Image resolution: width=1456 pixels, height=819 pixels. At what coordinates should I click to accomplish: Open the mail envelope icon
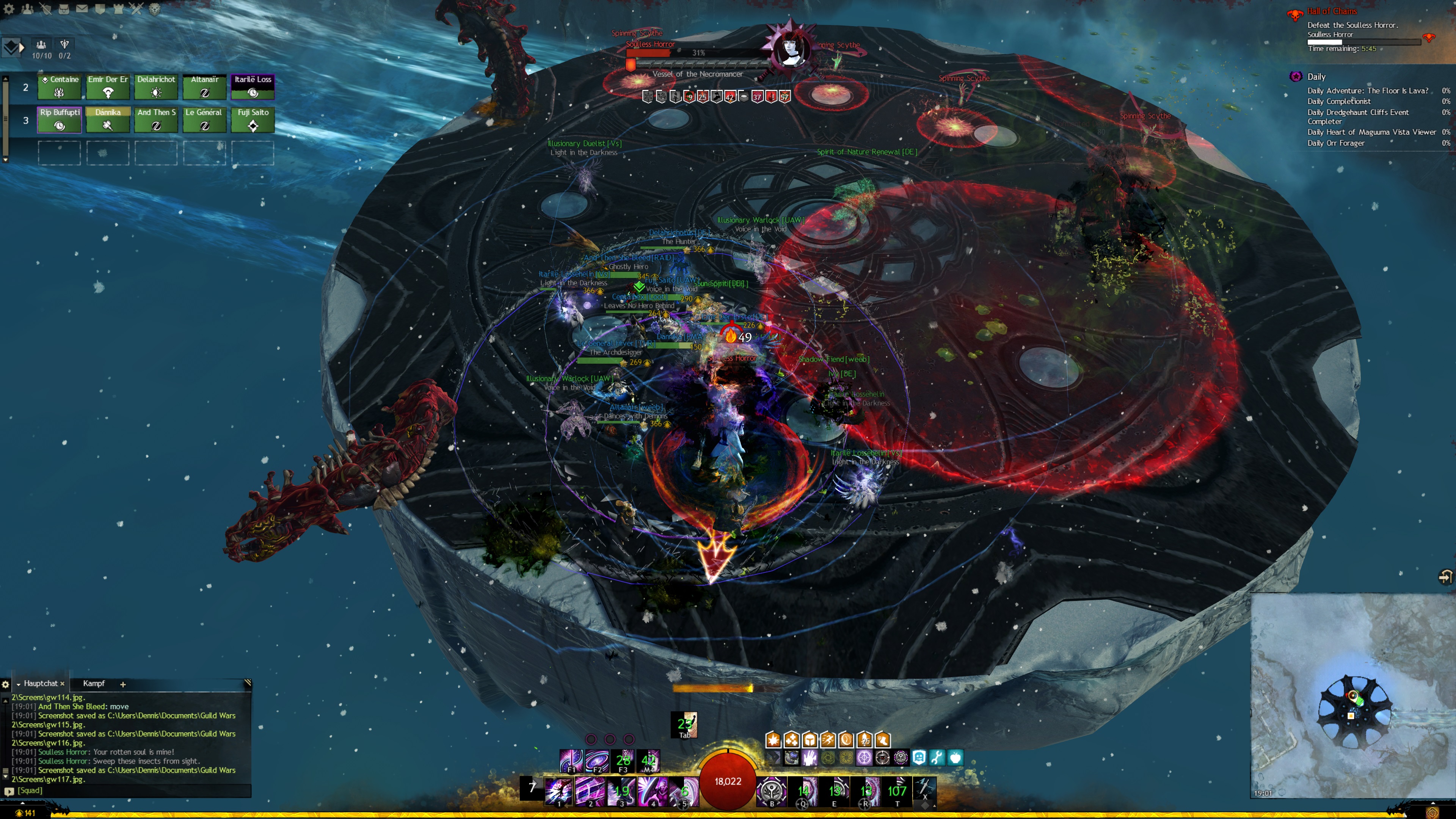(82, 8)
